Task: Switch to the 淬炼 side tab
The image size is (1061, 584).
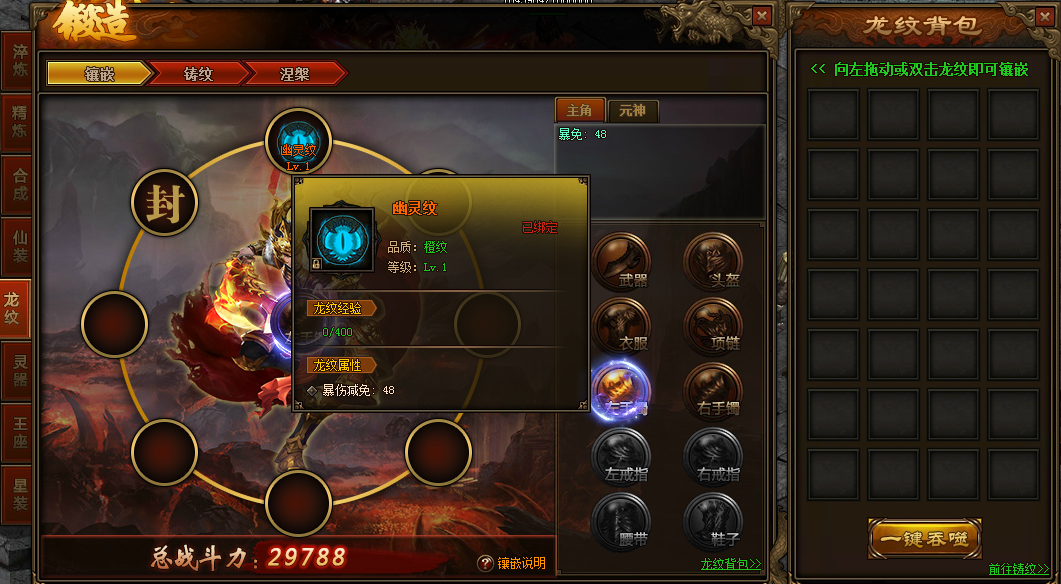Action: [x=18, y=62]
